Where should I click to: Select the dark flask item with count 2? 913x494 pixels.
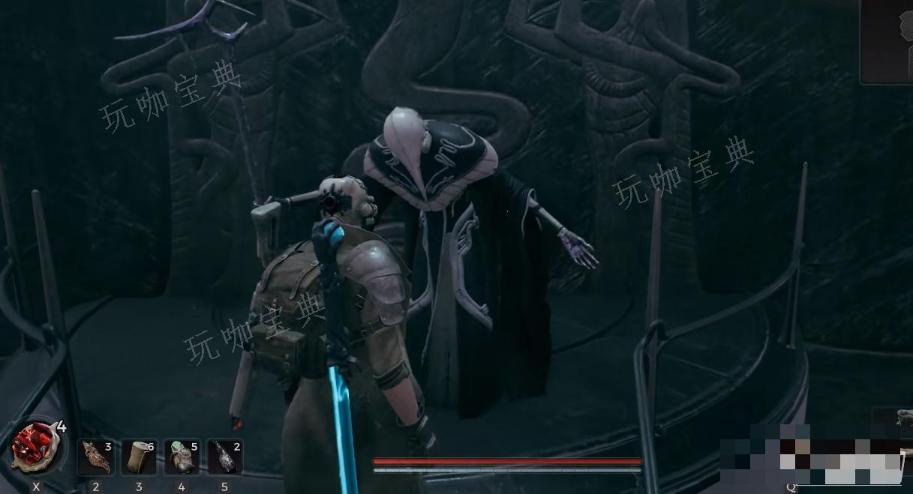225,456
